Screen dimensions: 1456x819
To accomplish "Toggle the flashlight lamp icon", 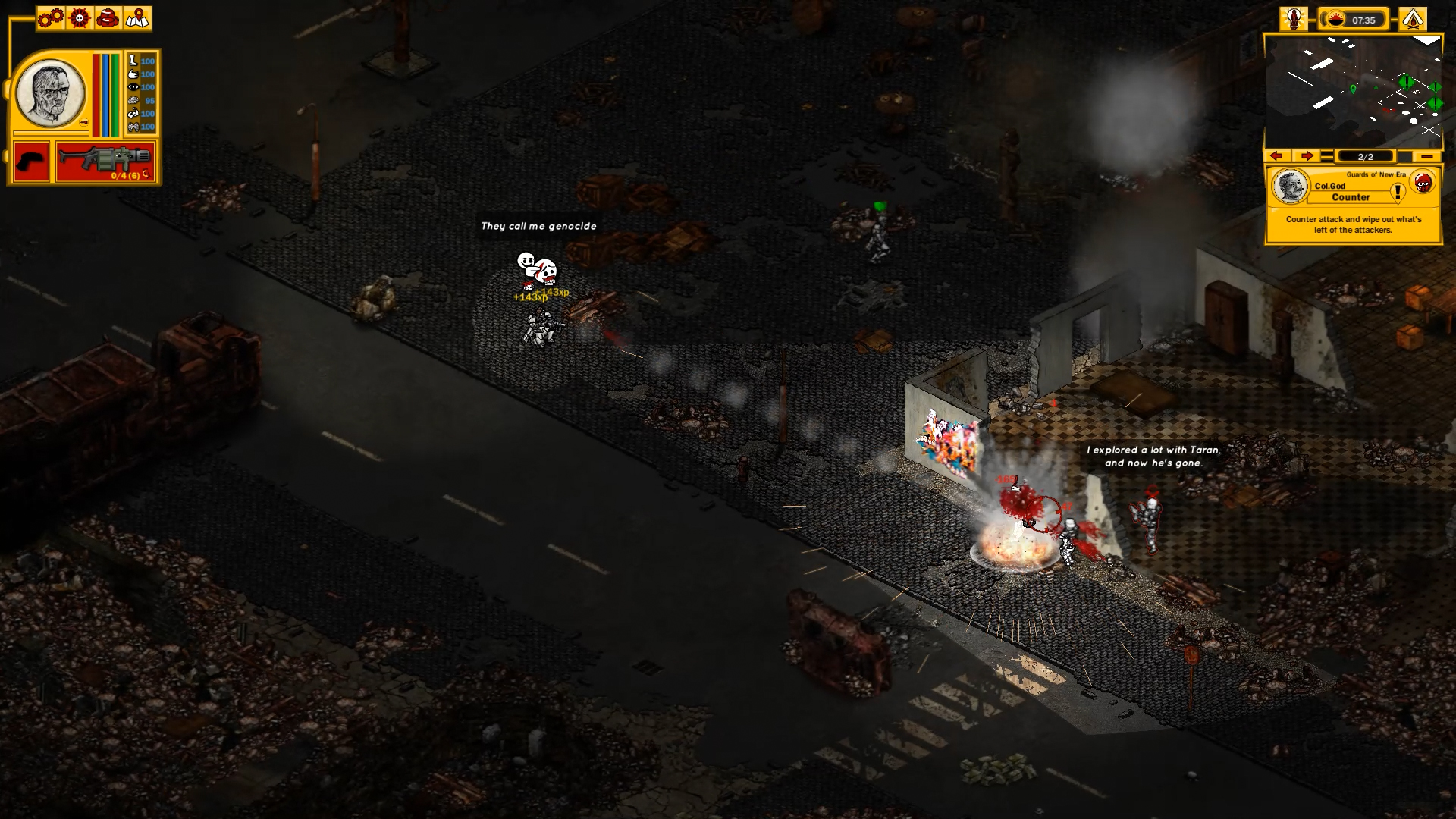I will coord(1294,19).
